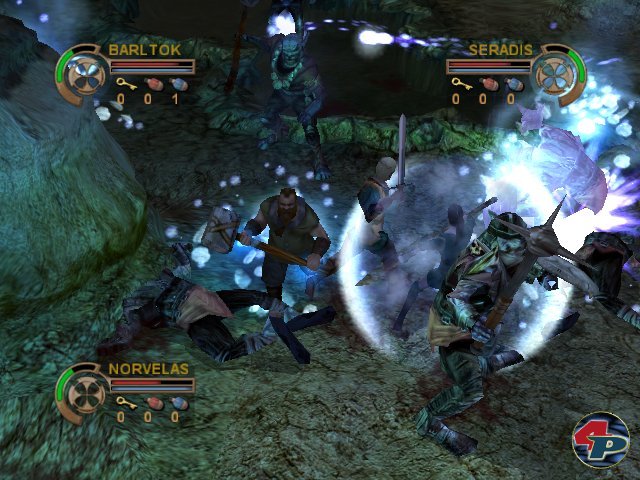Use Barltok's blue mana potion
This screenshot has width=640, height=480.
tap(177, 84)
